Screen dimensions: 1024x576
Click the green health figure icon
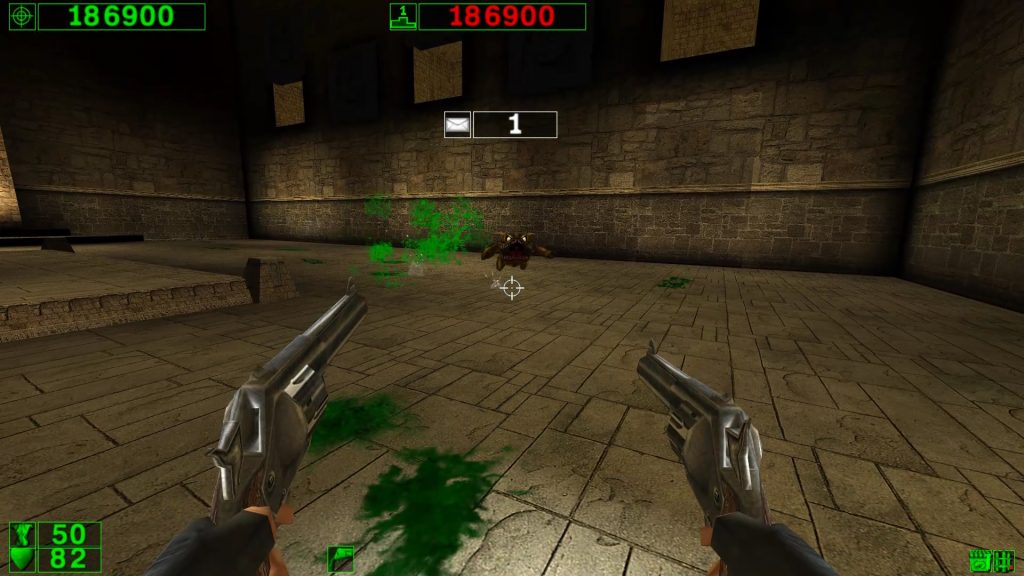click(22, 534)
